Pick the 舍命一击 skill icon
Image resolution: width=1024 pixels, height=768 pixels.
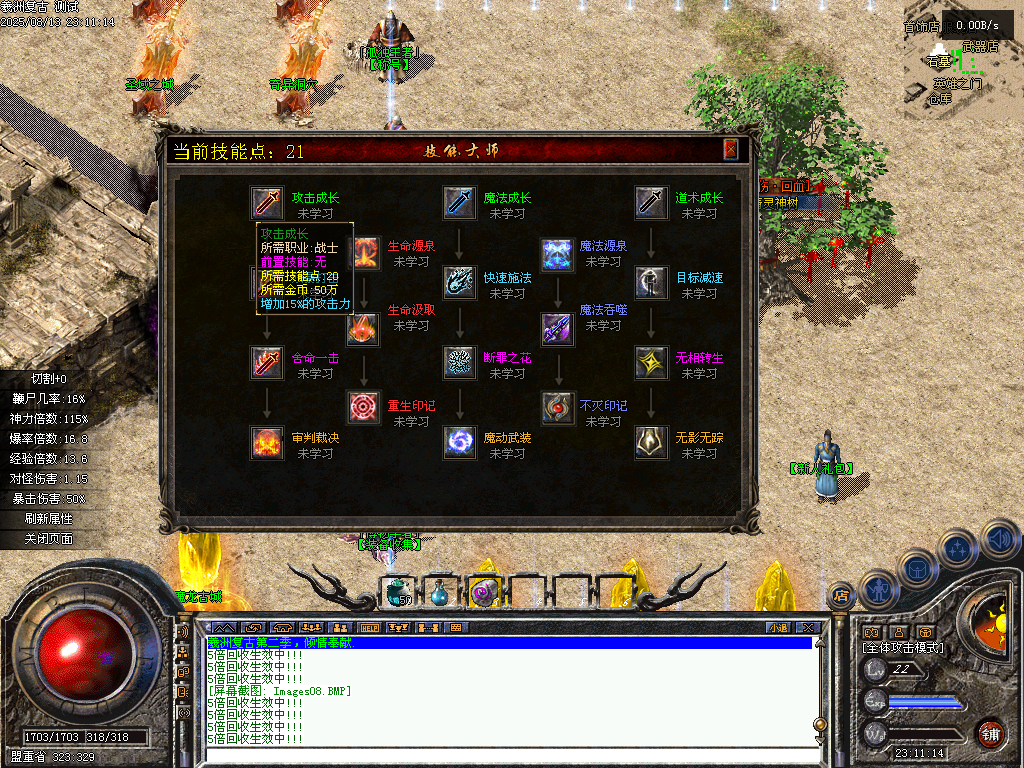tap(267, 362)
